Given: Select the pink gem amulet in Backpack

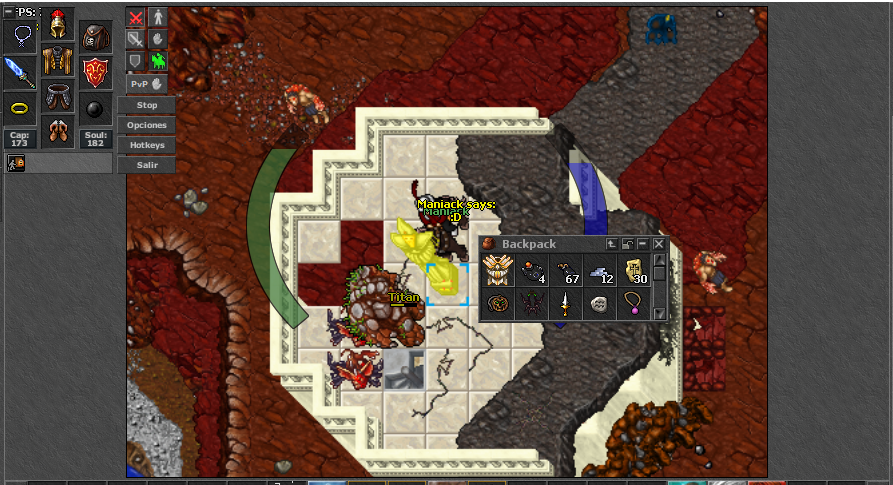Looking at the screenshot, I should pos(632,304).
